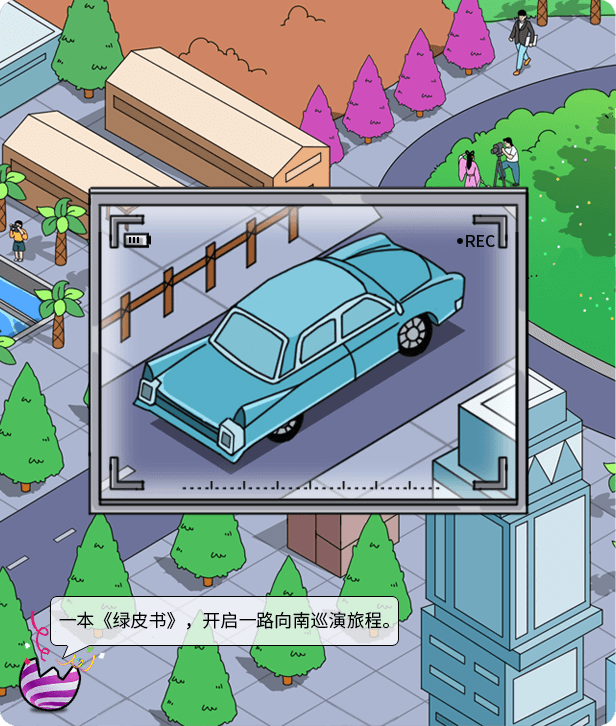The width and height of the screenshot is (616, 726).
Task: Continue past the 《绿皮书》 speech bubble
Action: coord(224,622)
